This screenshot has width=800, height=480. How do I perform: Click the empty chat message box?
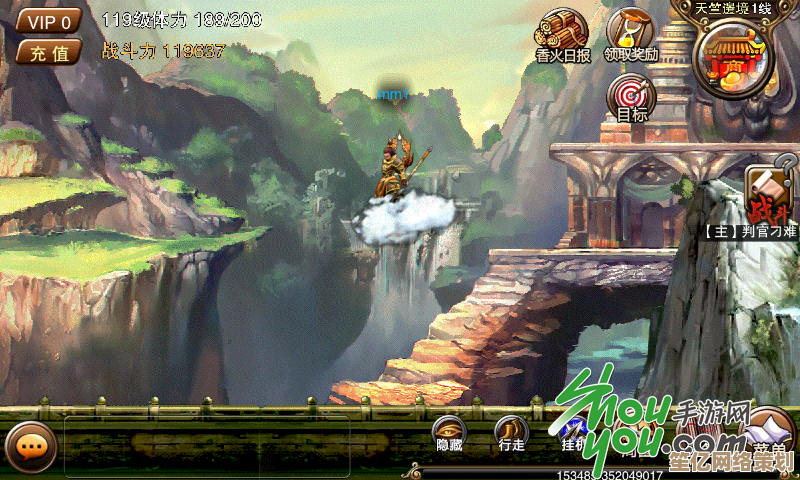(206, 445)
